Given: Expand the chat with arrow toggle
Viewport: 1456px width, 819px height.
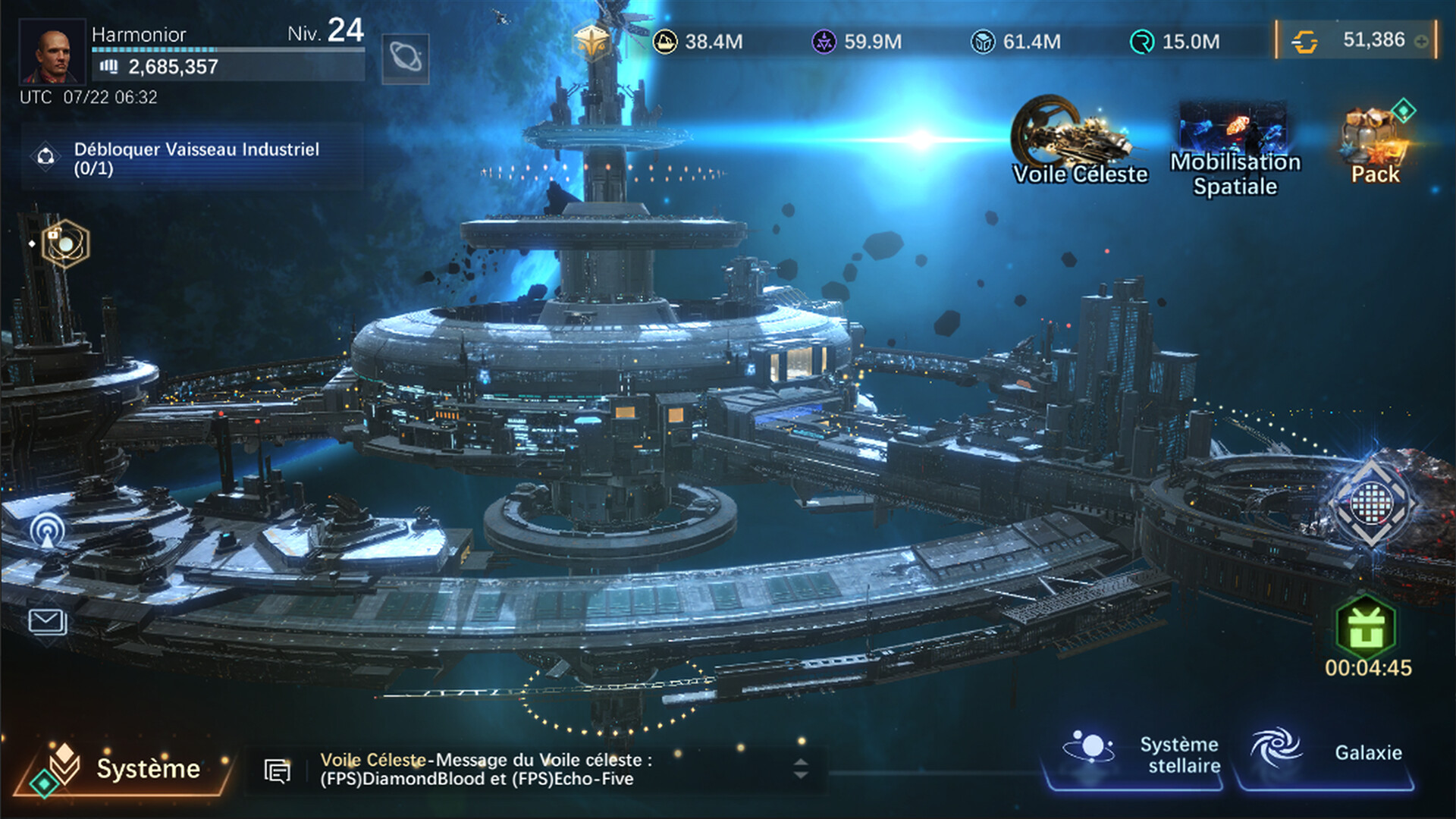Looking at the screenshot, I should pyautogui.click(x=801, y=769).
